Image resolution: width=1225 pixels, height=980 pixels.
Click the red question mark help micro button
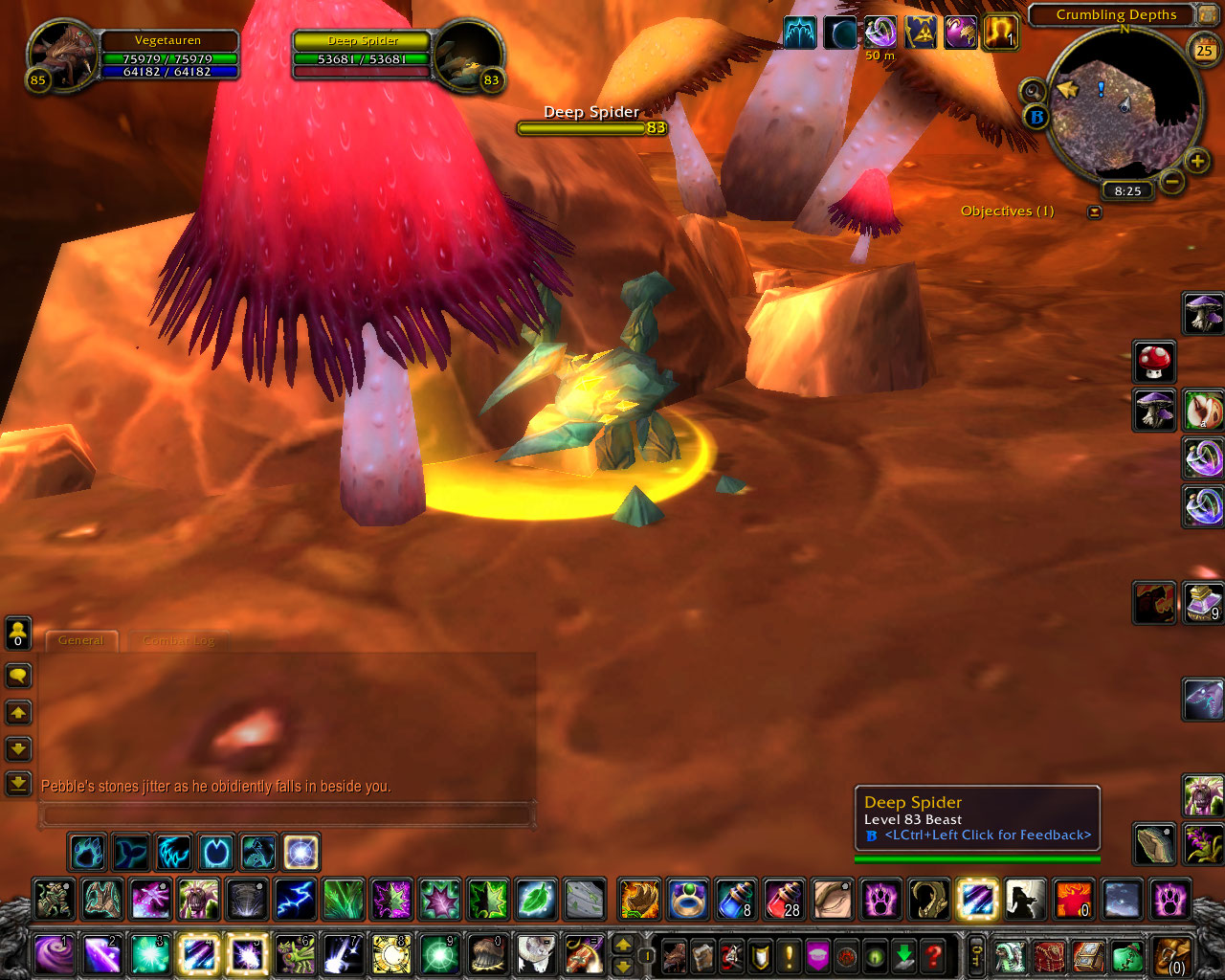click(x=931, y=954)
